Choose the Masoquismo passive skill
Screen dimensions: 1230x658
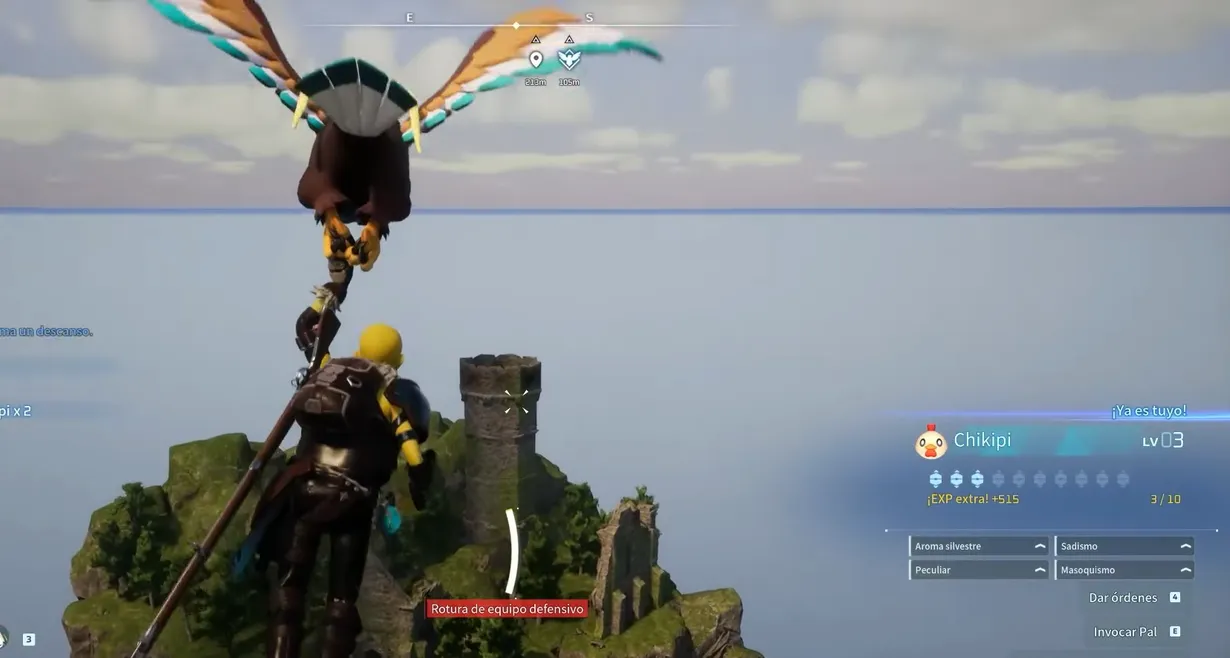pyautogui.click(x=1125, y=570)
